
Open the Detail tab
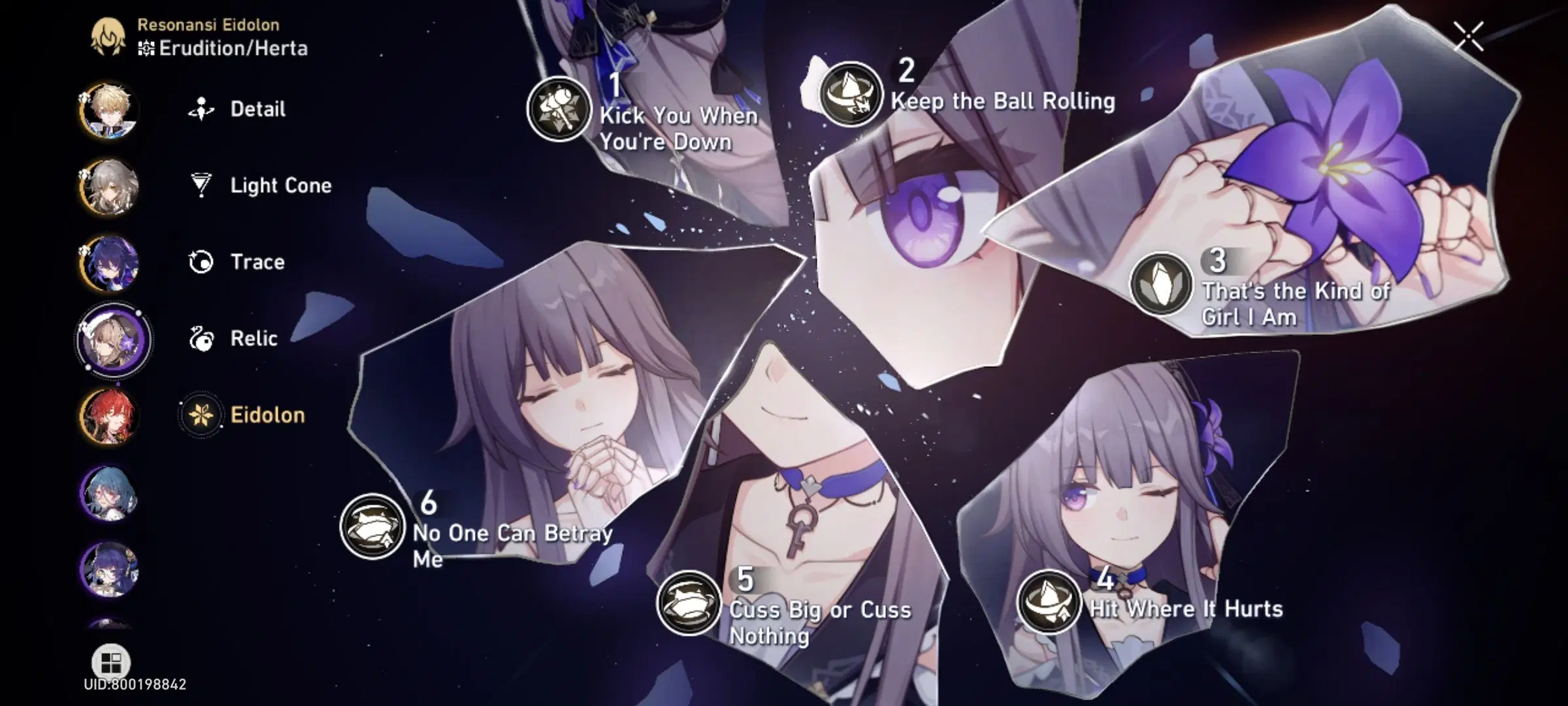coord(257,109)
